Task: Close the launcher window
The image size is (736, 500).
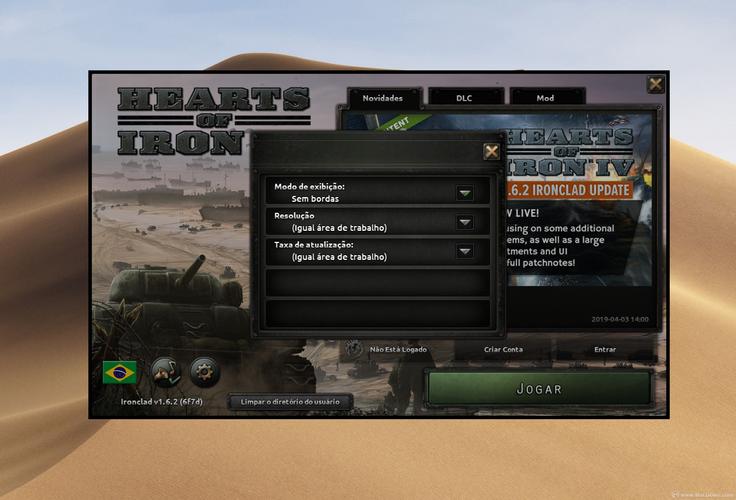Action: point(655,85)
